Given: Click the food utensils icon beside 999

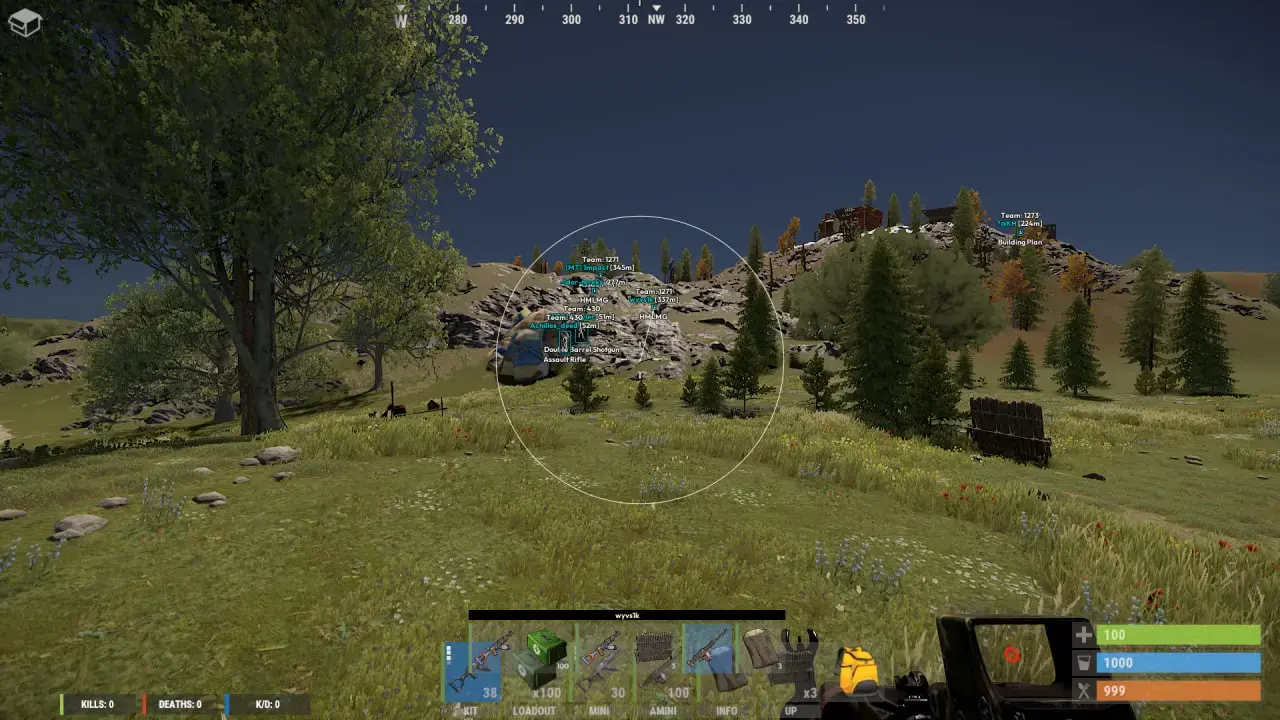Looking at the screenshot, I should pos(1083,690).
